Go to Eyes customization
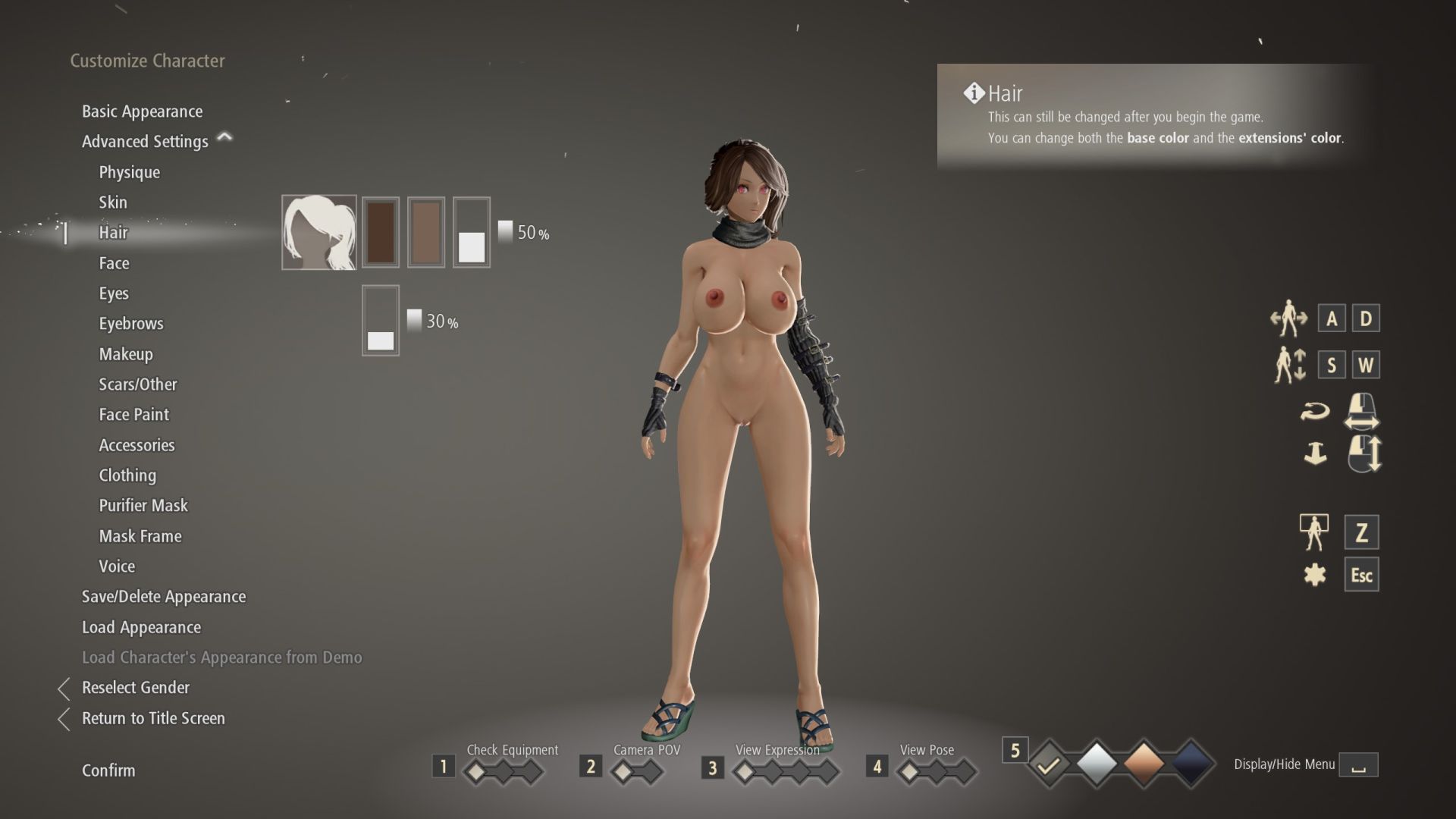 tap(114, 293)
